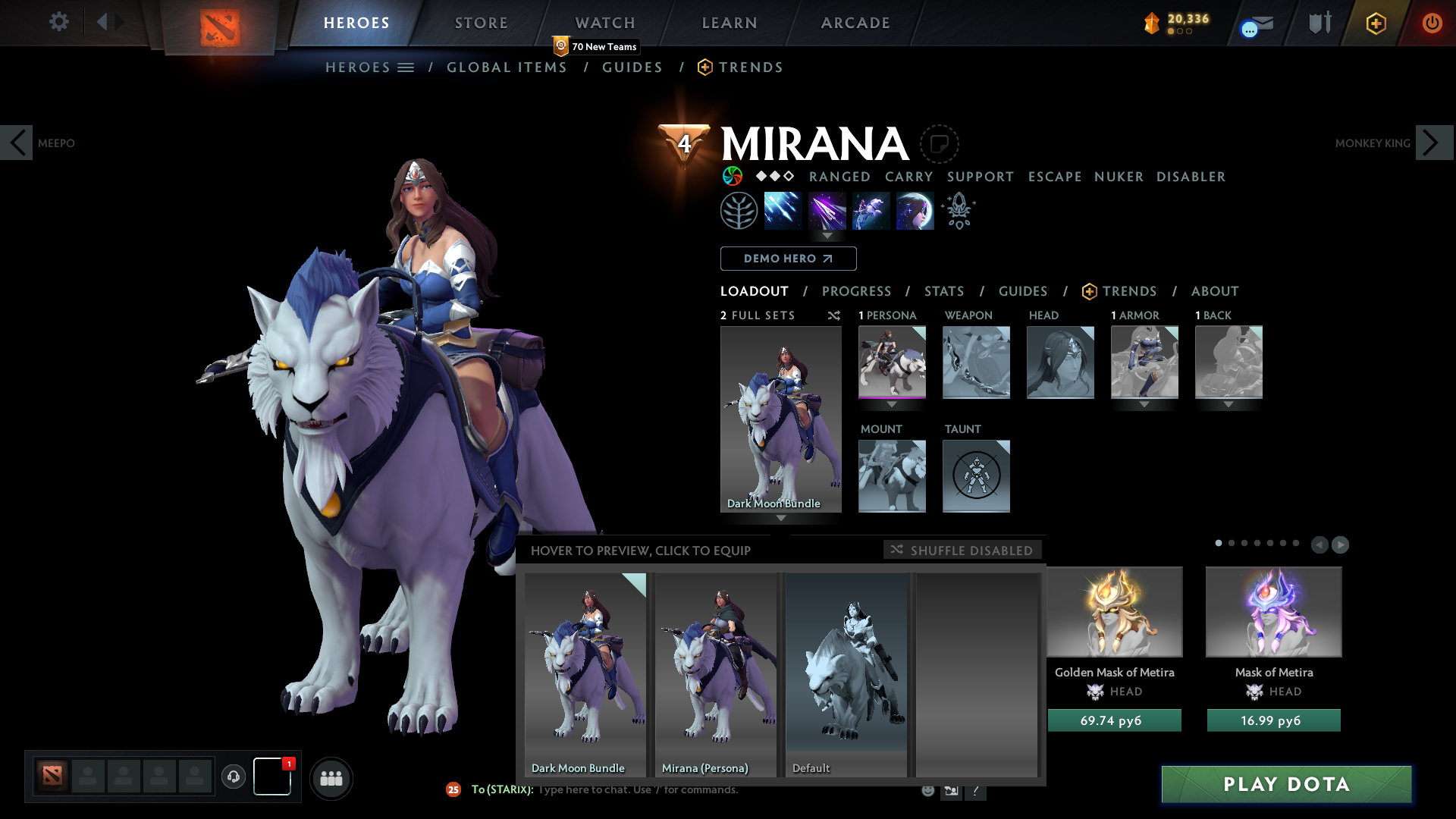
Task: Toggle voice chat icon near party slots
Action: point(233,777)
